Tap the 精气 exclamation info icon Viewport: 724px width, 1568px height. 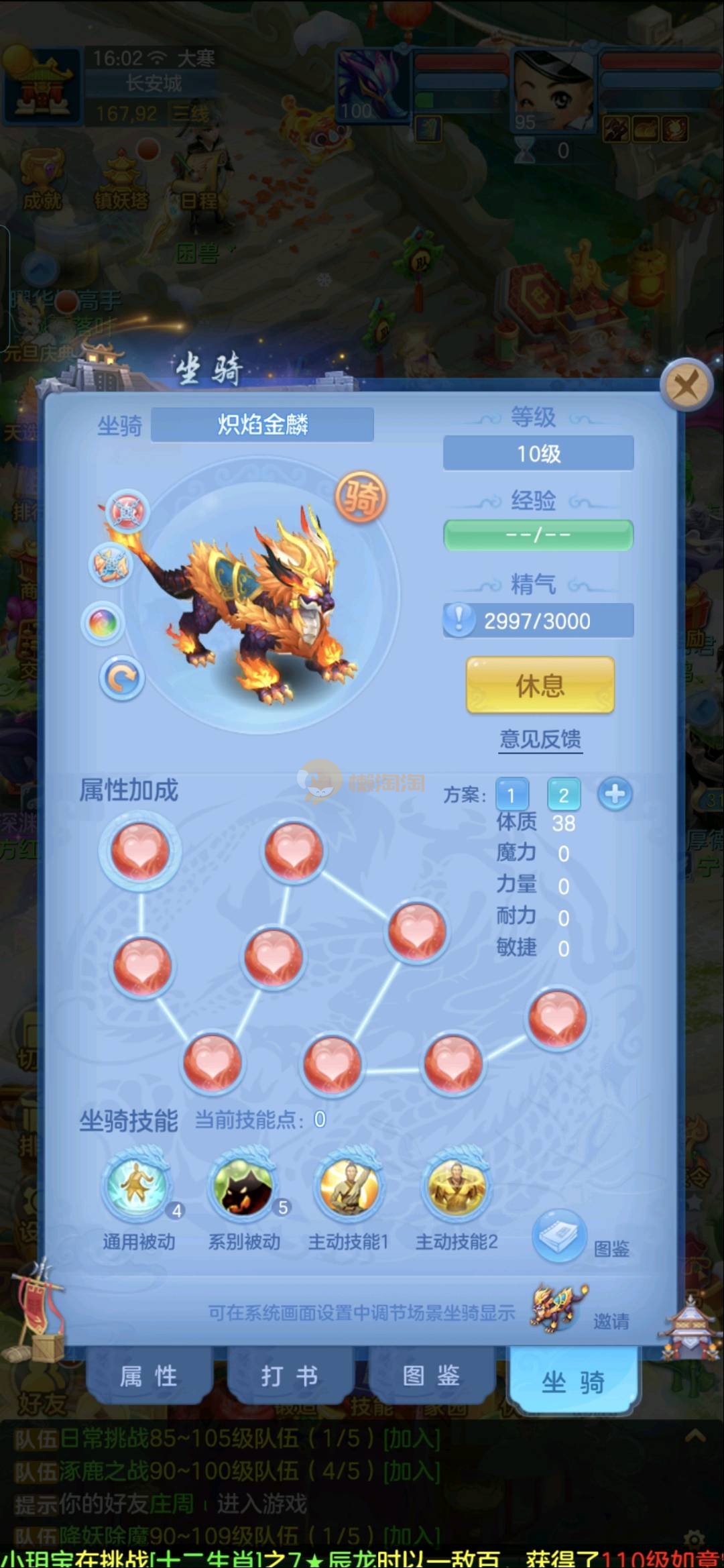pyautogui.click(x=459, y=619)
